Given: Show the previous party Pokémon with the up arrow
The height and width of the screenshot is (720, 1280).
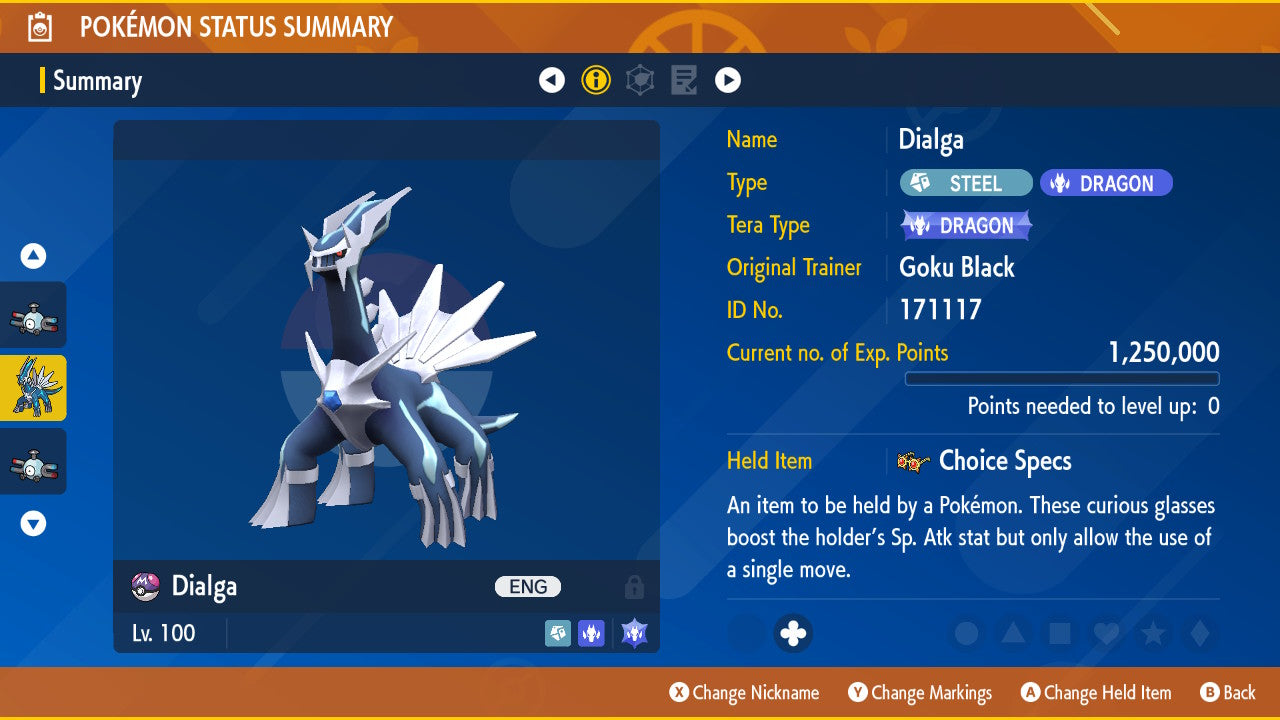Looking at the screenshot, I should click(x=33, y=257).
